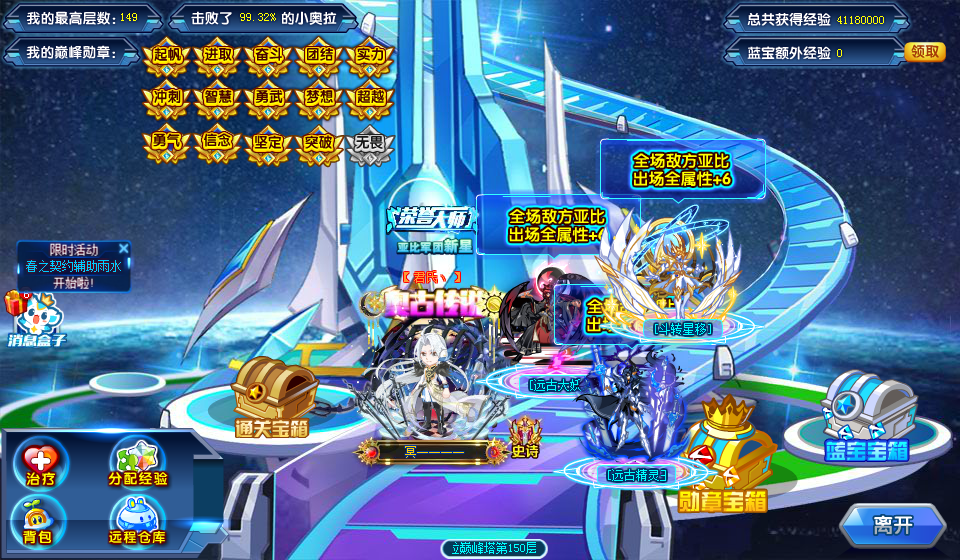960x560 pixels.
Task: Open the 背包 backpack
Action: tap(40, 520)
